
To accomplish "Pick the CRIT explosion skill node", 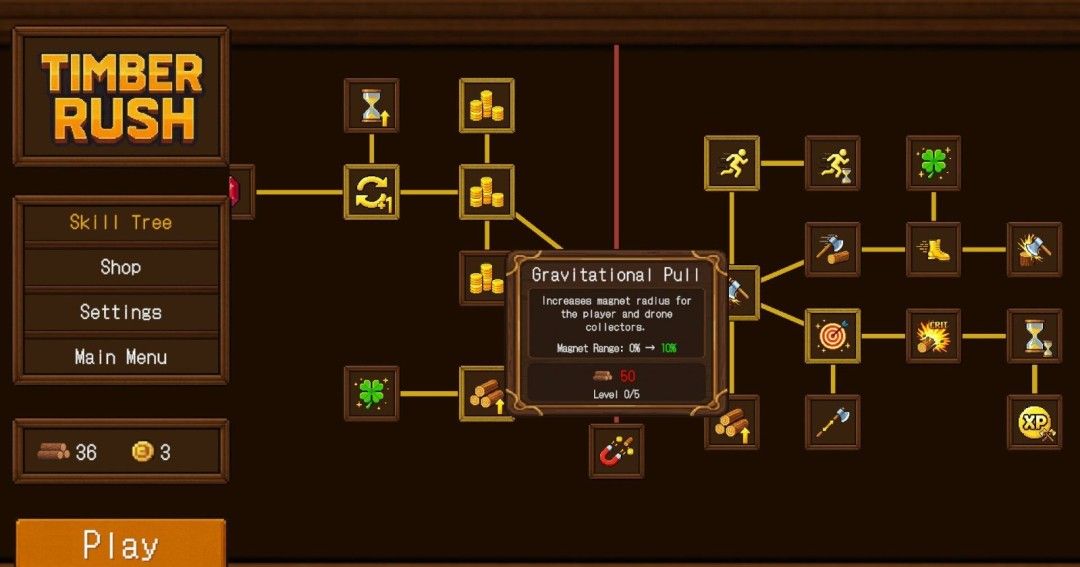I will [x=933, y=336].
